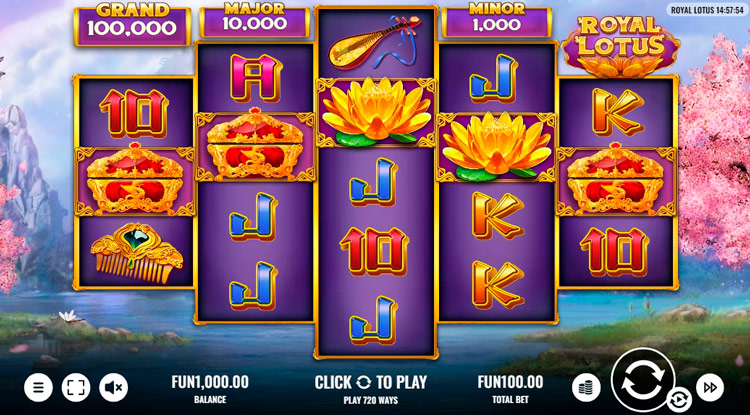Spin the reels with the large spin button
This screenshot has width=750, height=415.
[x=642, y=382]
